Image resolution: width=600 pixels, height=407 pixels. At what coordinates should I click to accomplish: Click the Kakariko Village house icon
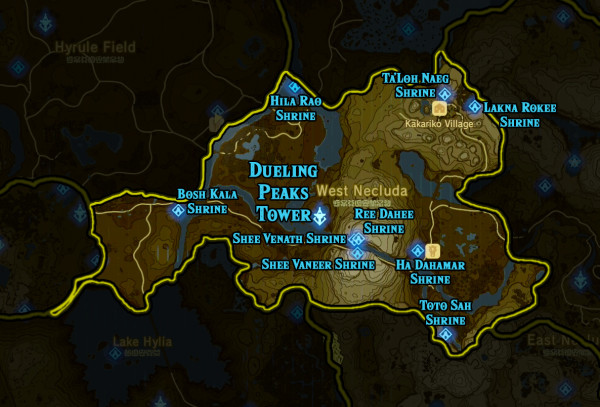438,108
